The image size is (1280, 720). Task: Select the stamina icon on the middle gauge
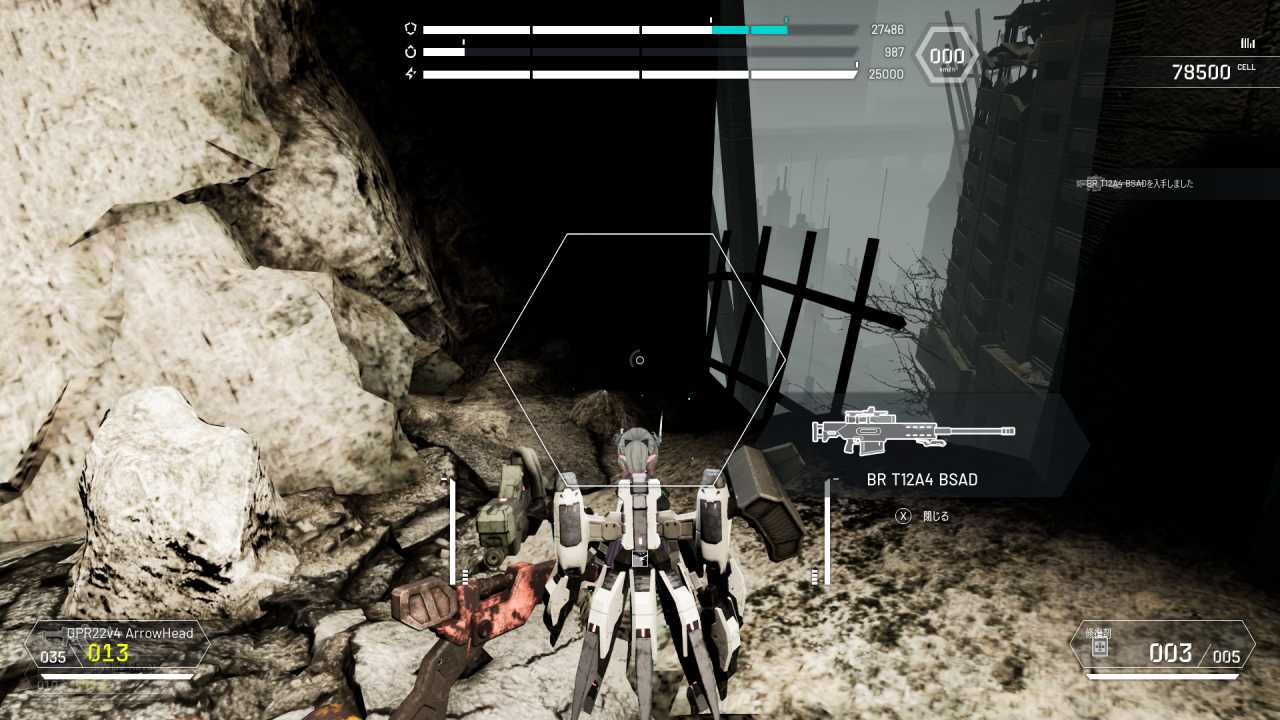[x=411, y=51]
